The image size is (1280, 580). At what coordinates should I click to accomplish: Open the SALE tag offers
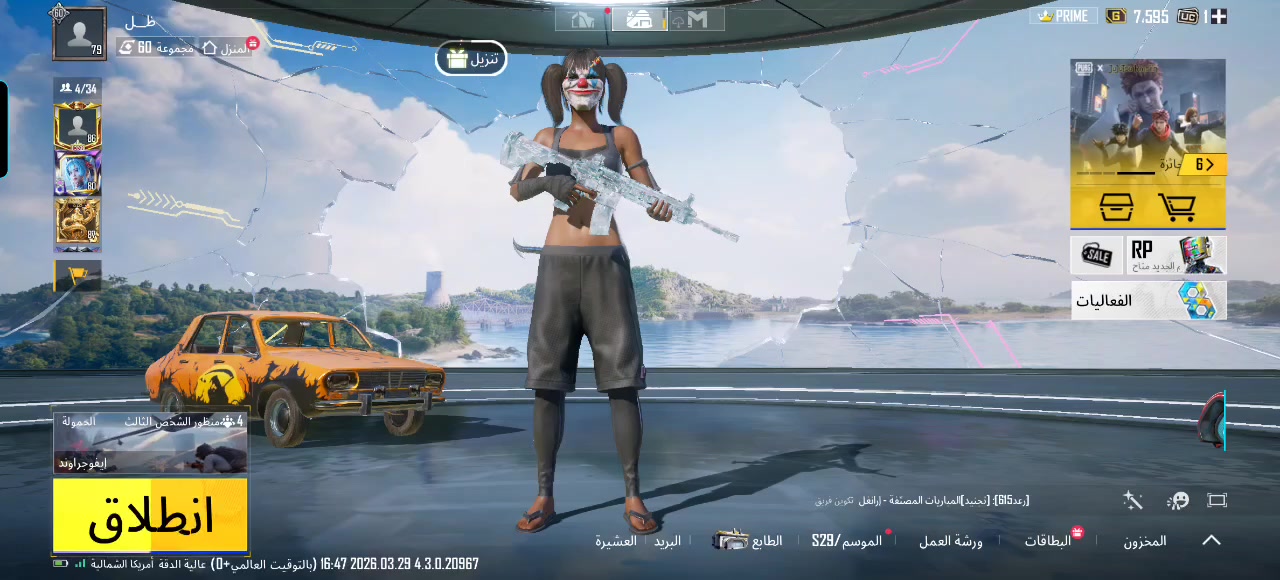point(1097,255)
